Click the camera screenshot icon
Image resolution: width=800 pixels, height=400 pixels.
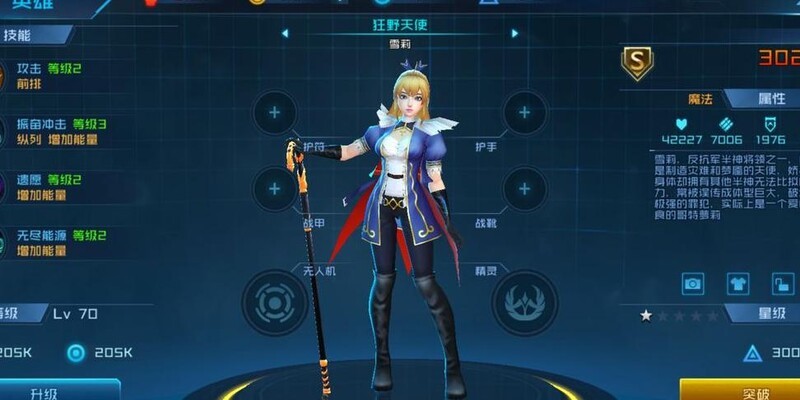pos(692,285)
